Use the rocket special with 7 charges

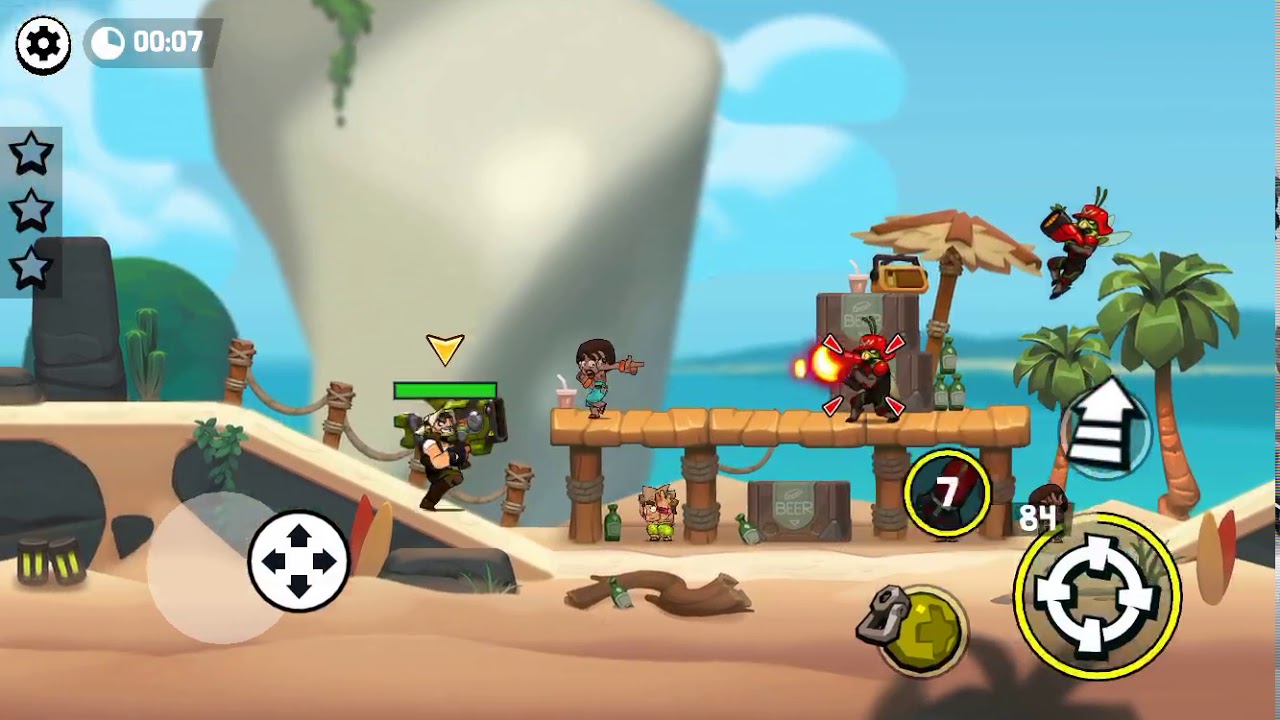(946, 493)
